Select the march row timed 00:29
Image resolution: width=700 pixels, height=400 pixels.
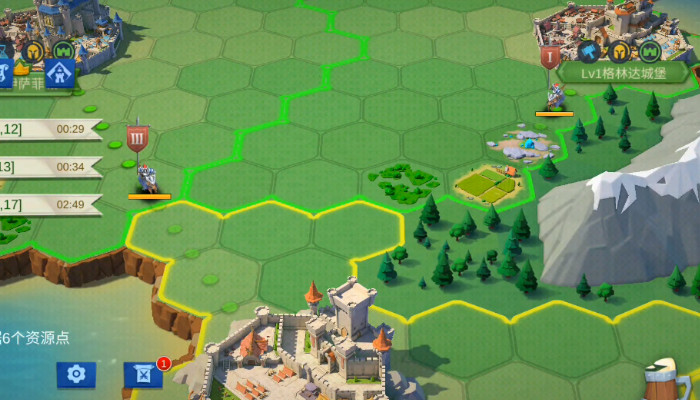click(x=50, y=129)
